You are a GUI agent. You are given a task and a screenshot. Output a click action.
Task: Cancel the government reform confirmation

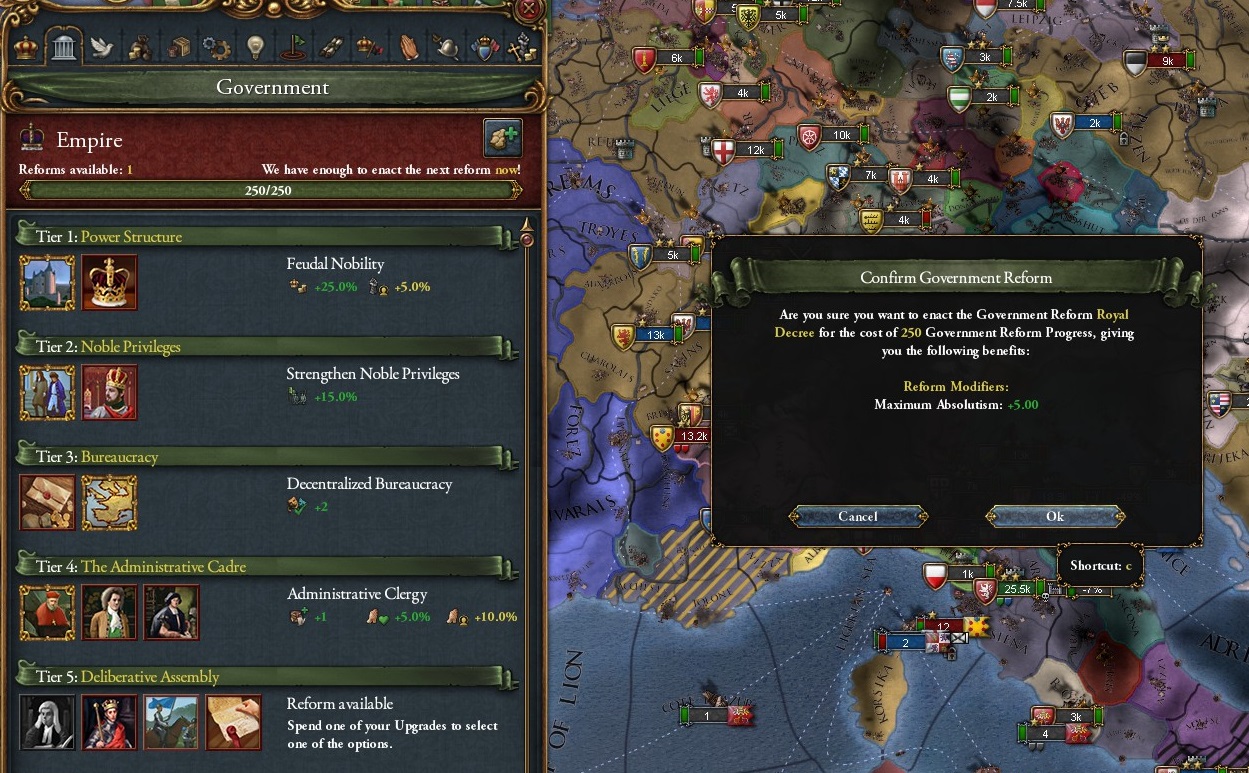coord(858,516)
